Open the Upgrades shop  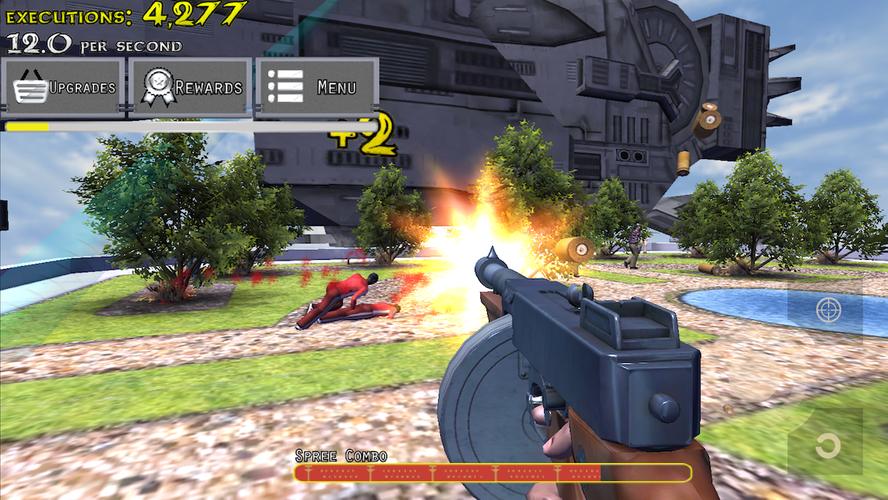(x=64, y=88)
